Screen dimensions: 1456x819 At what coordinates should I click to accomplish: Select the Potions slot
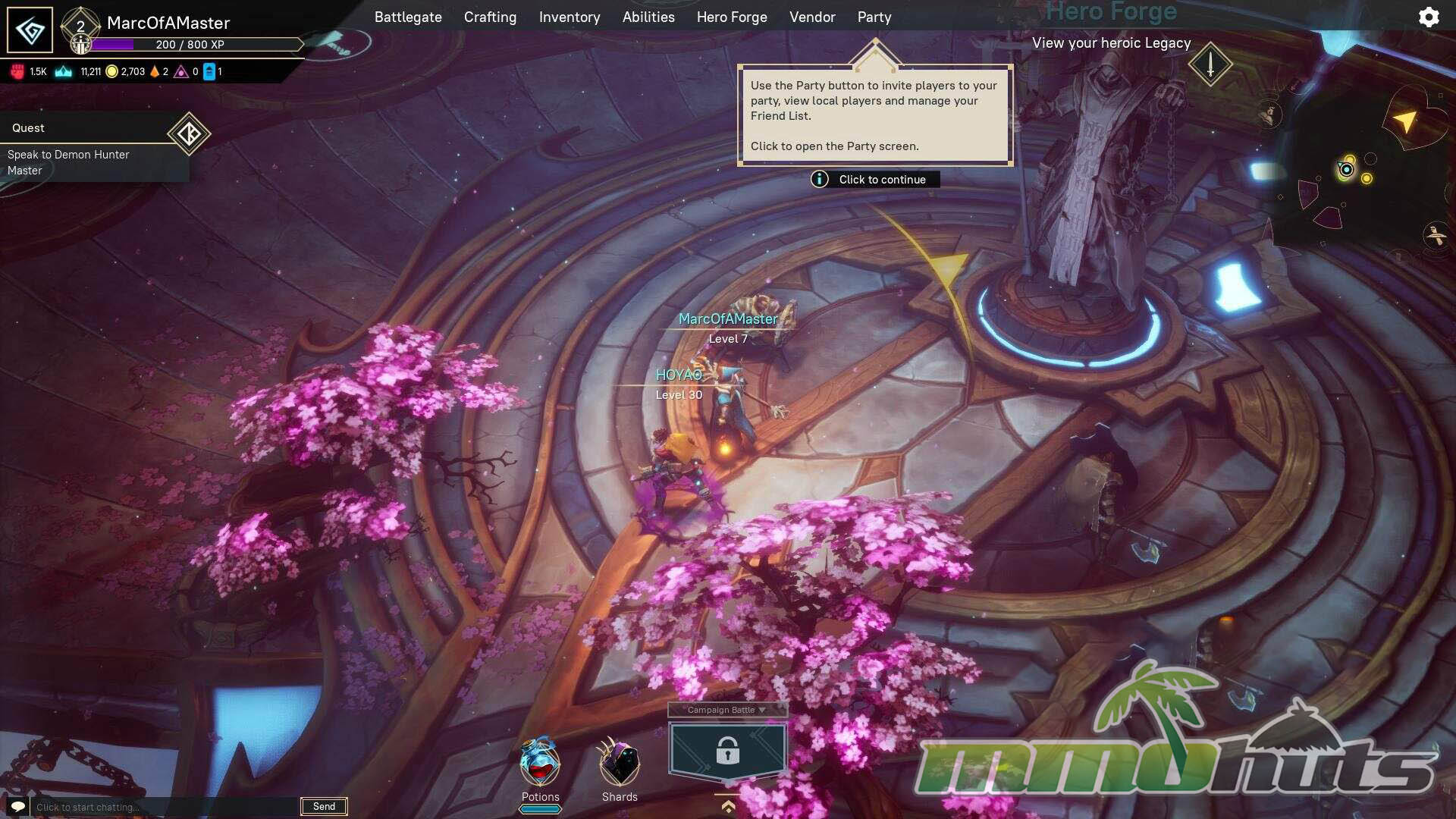pyautogui.click(x=540, y=764)
